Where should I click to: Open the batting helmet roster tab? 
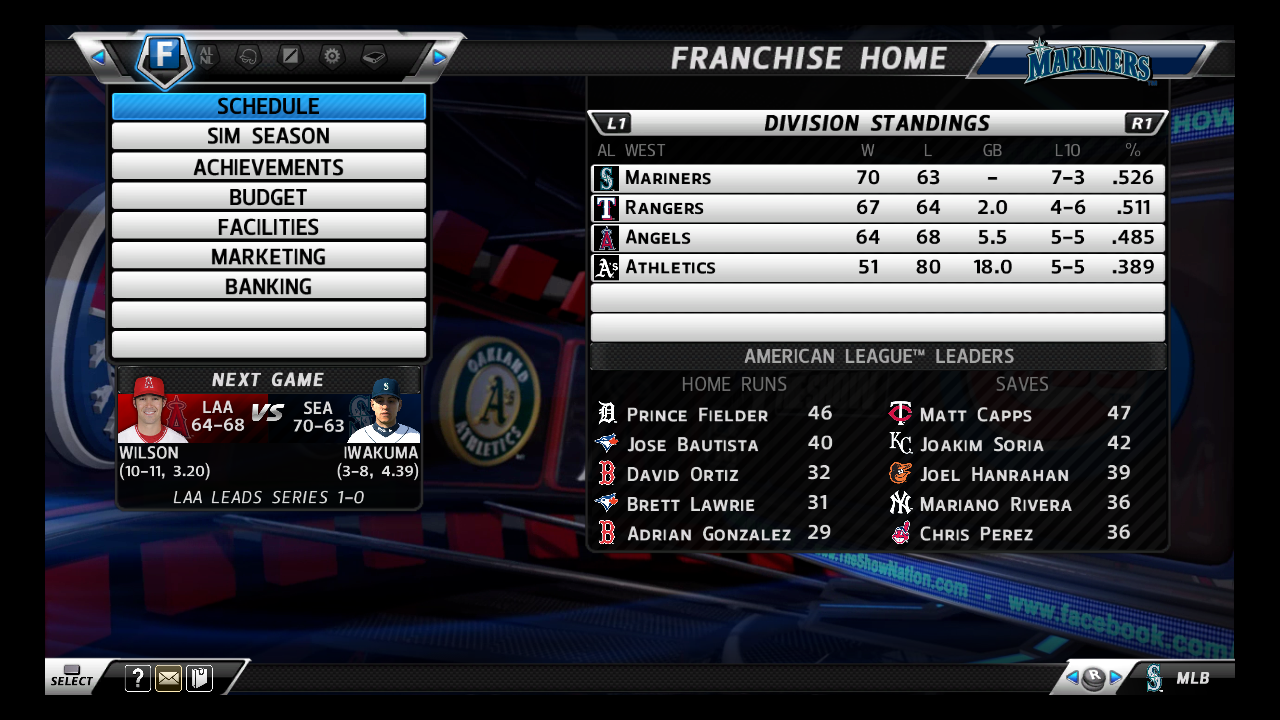pyautogui.click(x=248, y=57)
